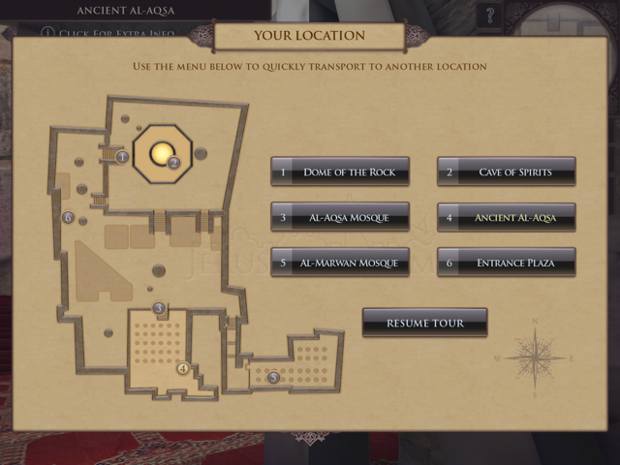Choose map marker 3 on the map
620x465 pixels.
(x=158, y=307)
